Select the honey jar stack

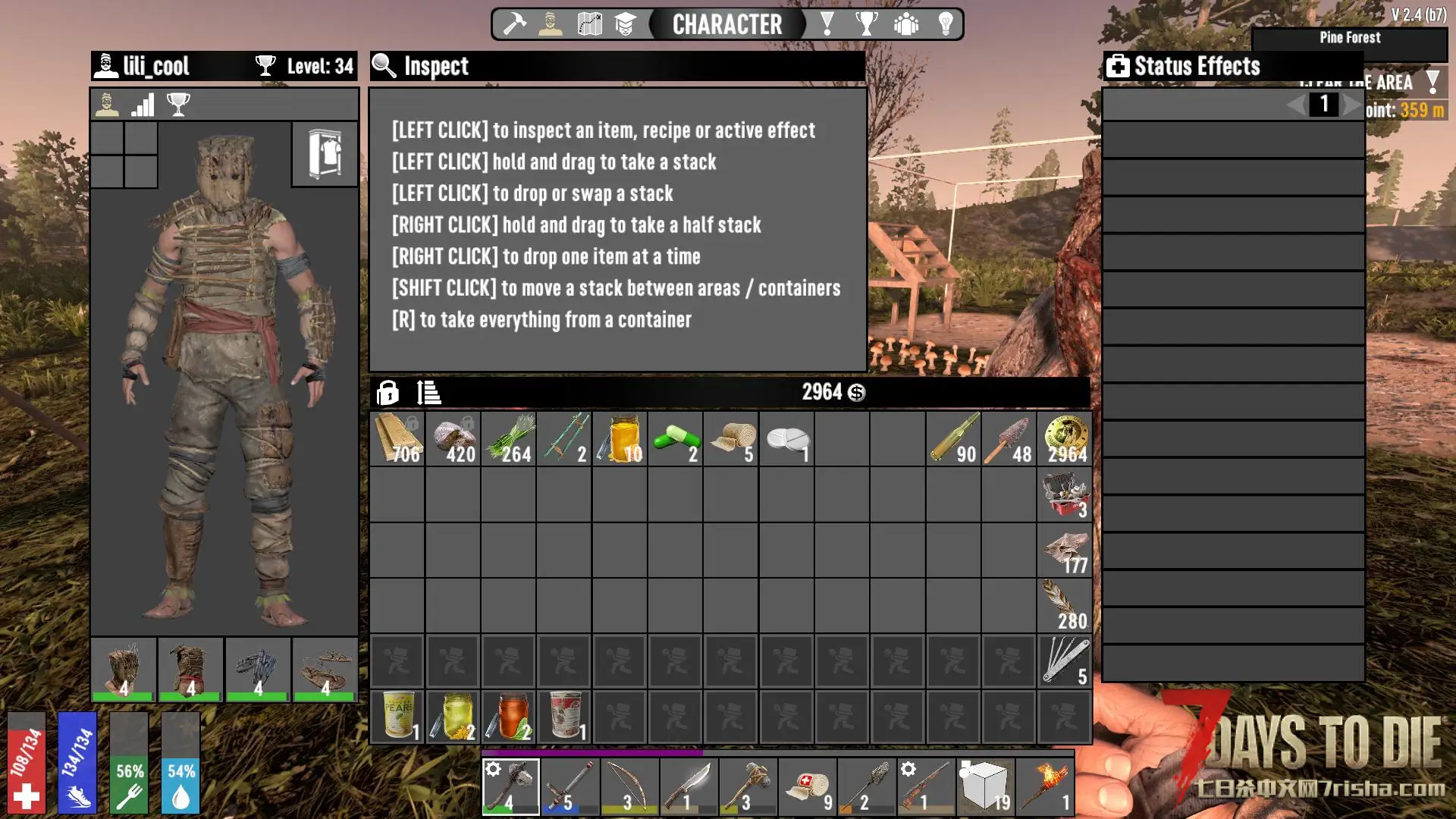tap(620, 439)
